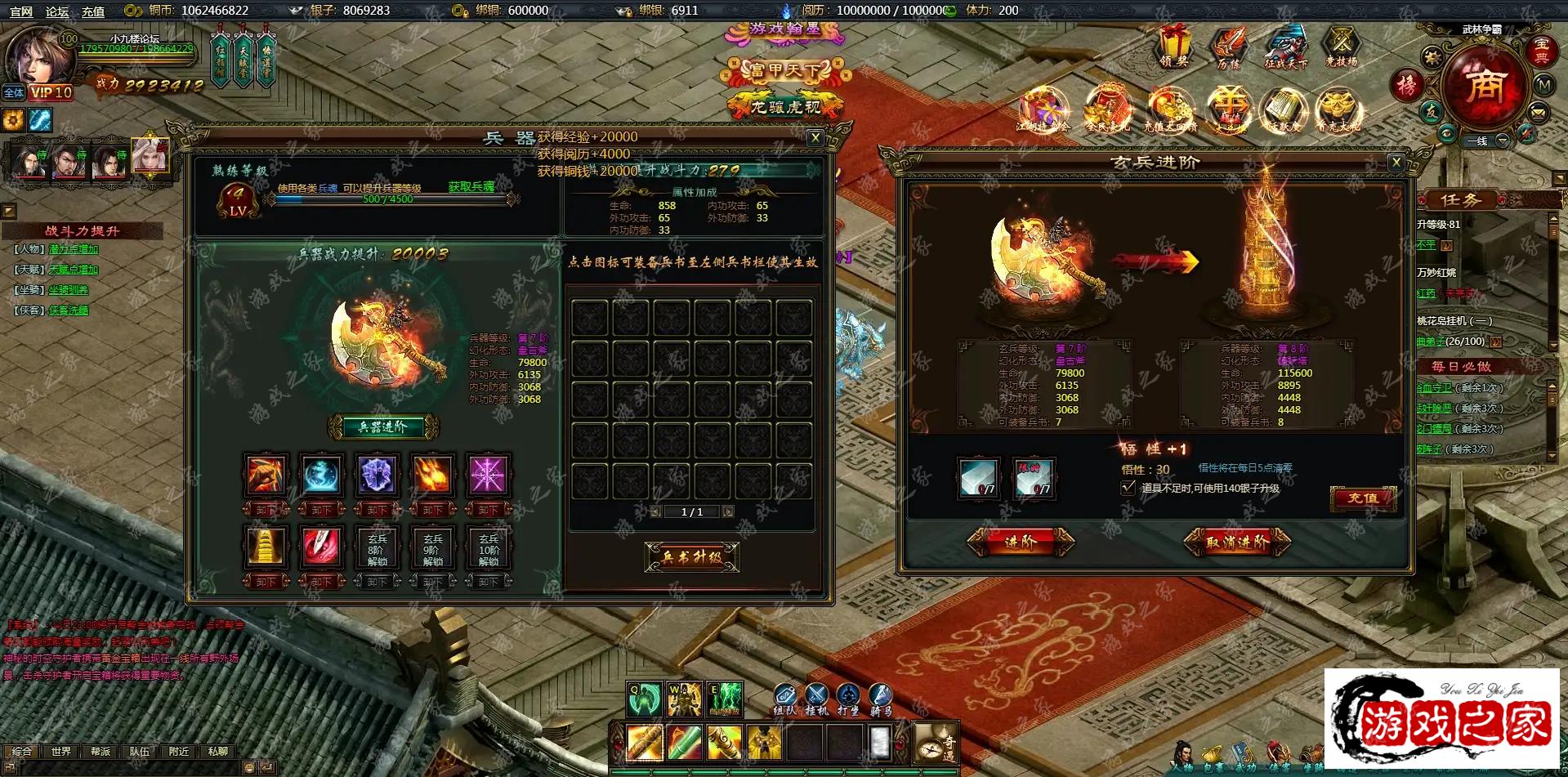1568x777 pixels.
Task: Click the 龙骧虎视 banner
Action: click(x=785, y=106)
